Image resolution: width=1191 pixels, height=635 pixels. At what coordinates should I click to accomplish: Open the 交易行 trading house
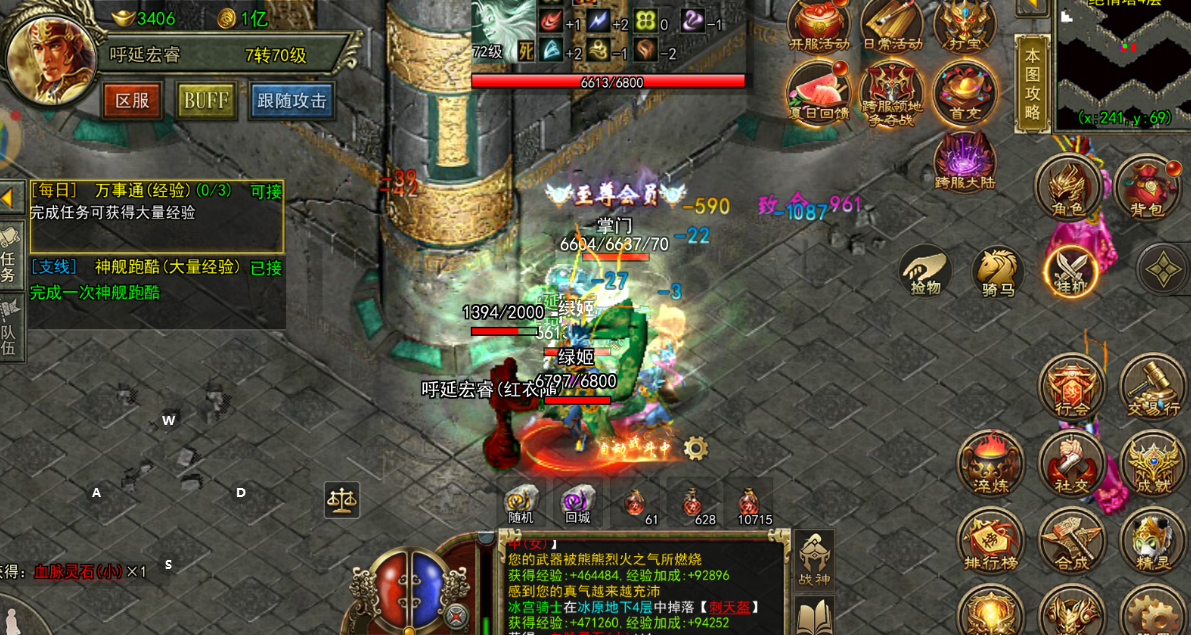point(1152,388)
